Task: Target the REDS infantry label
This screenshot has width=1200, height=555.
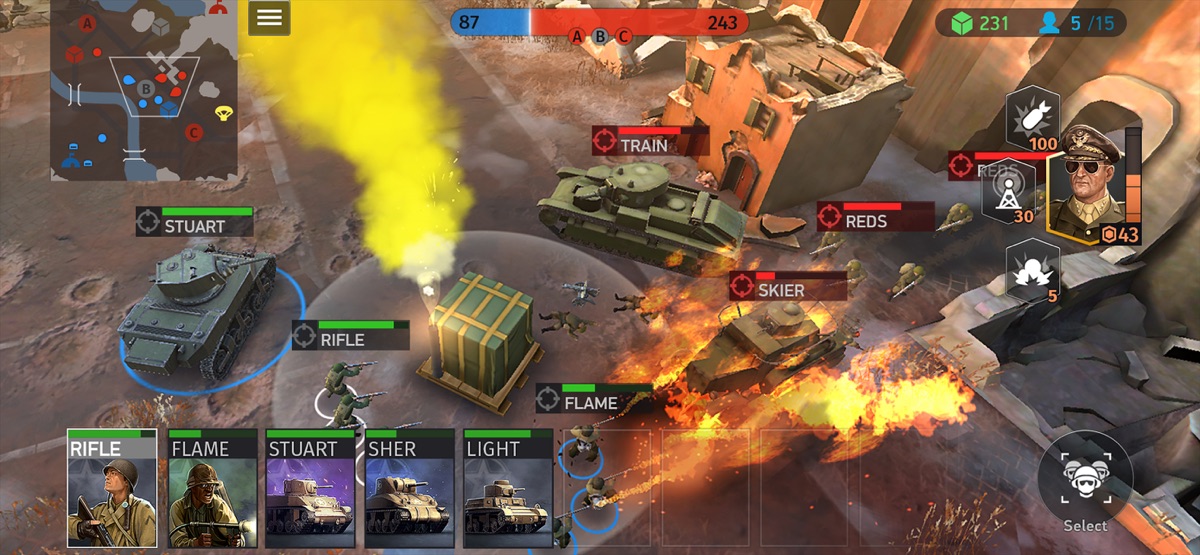Action: tap(875, 217)
